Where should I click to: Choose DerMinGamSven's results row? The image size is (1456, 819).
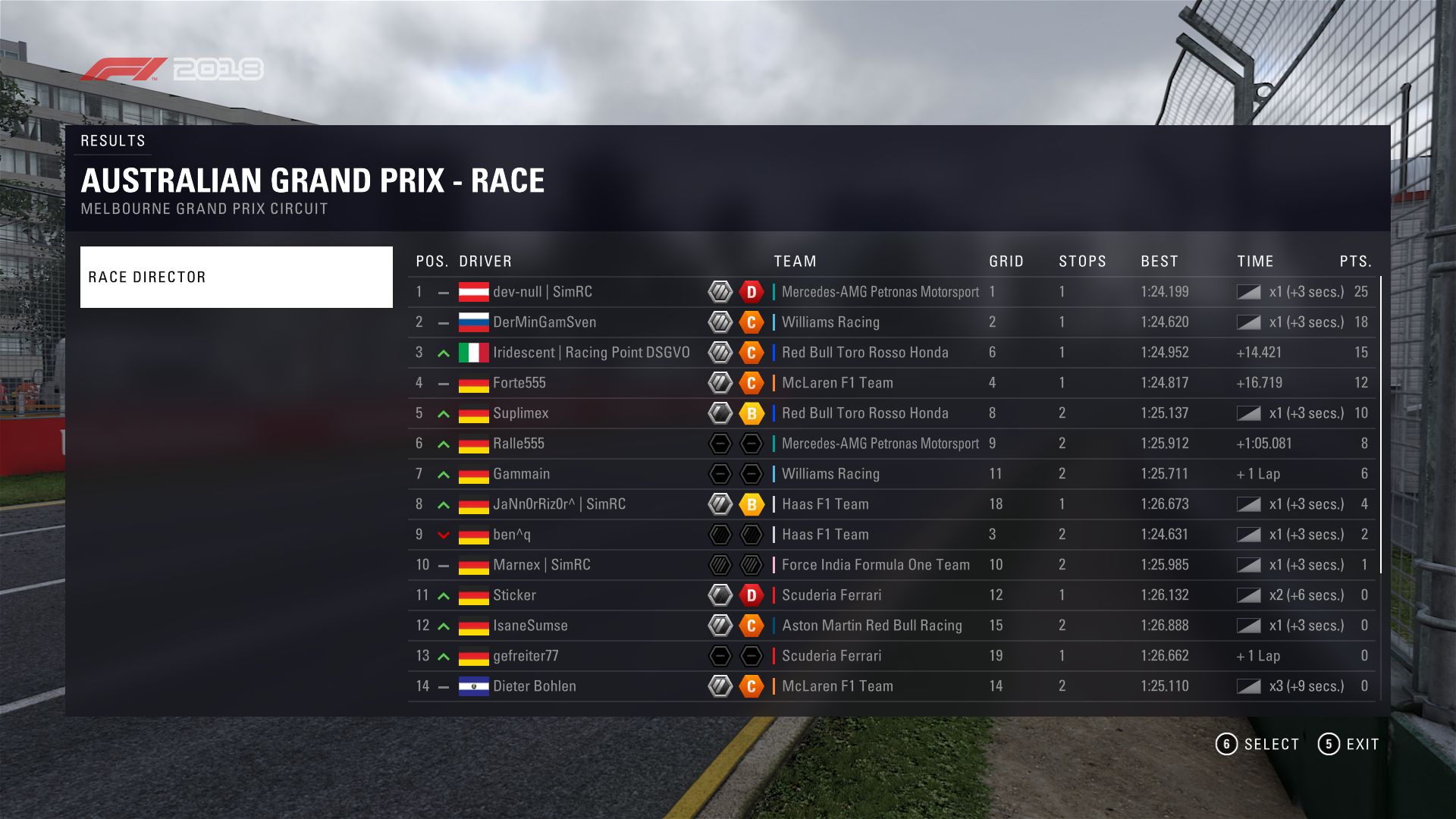(544, 322)
